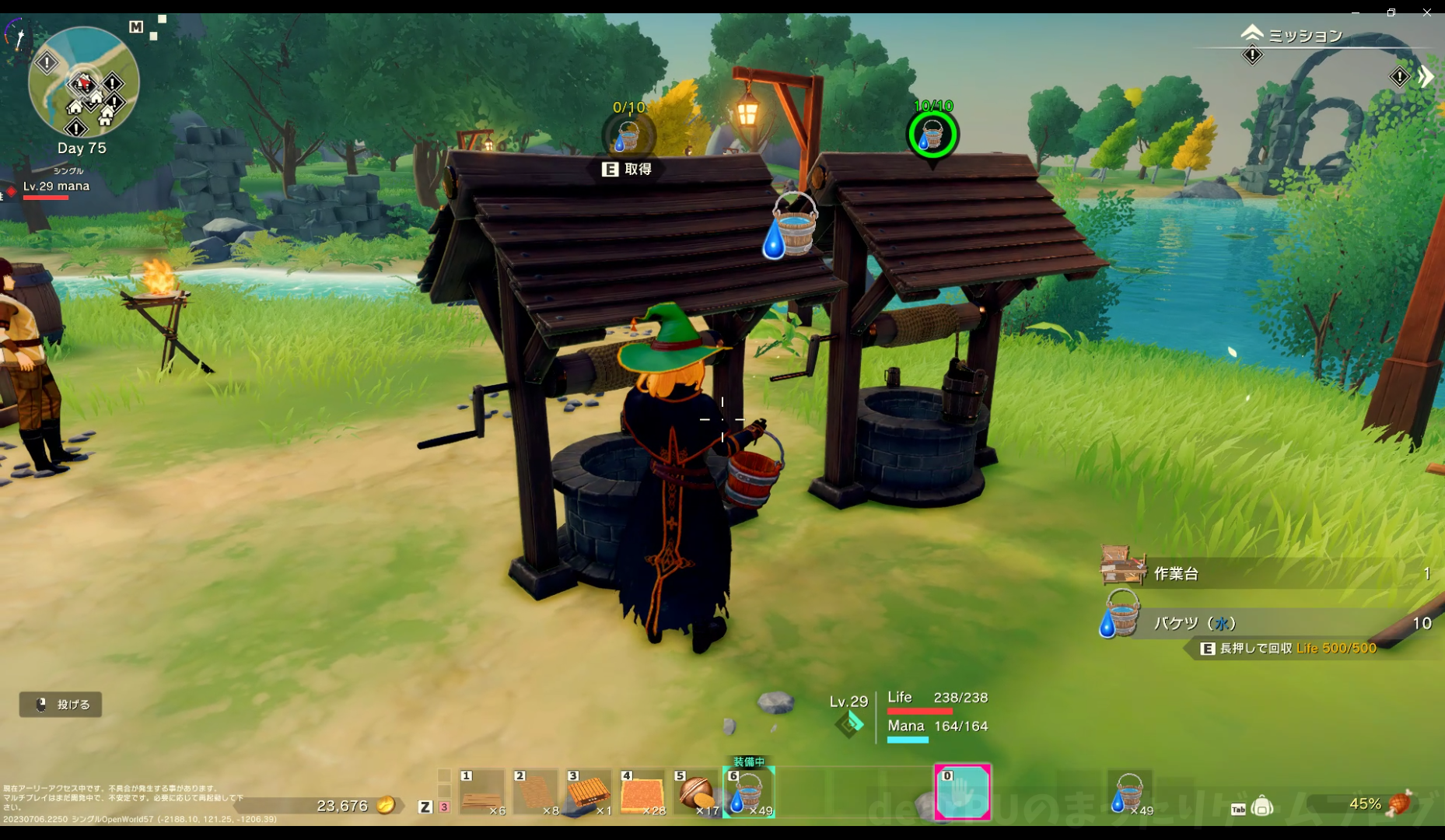Open the circular minimap
The width and height of the screenshot is (1445, 840).
[83, 83]
